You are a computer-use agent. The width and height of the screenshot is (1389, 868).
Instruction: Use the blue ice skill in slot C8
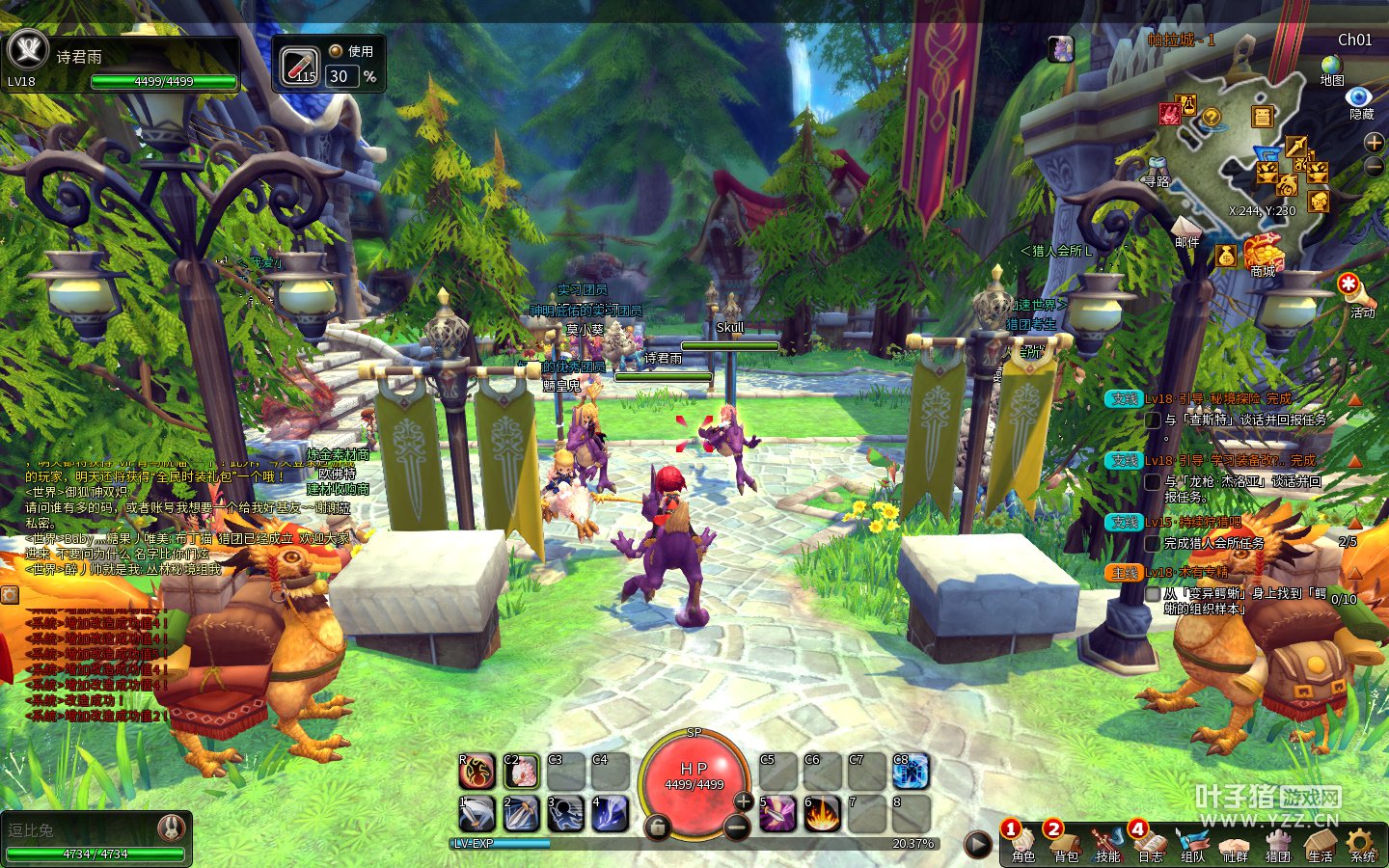tap(911, 772)
